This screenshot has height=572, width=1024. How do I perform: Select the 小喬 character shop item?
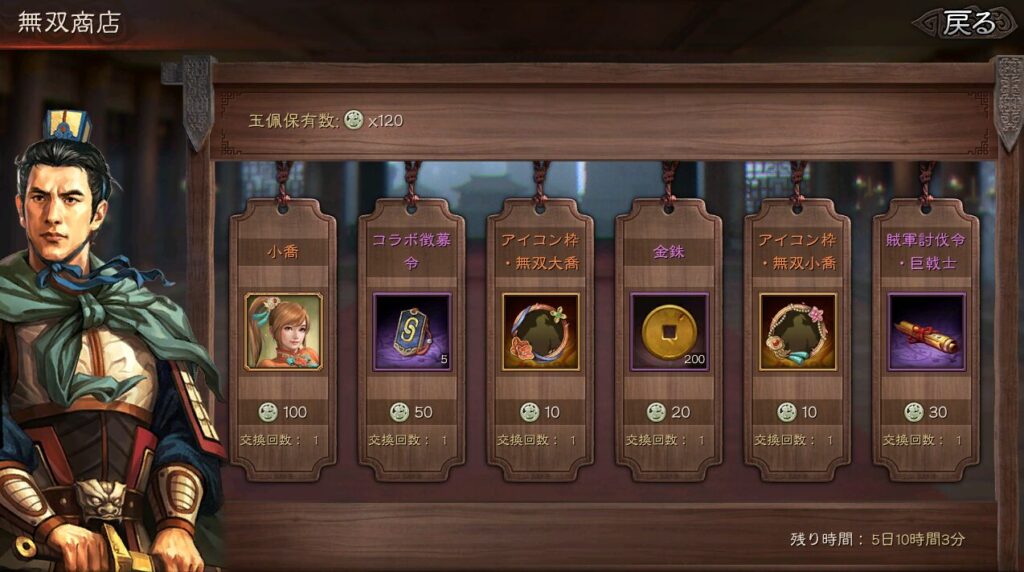coord(283,332)
